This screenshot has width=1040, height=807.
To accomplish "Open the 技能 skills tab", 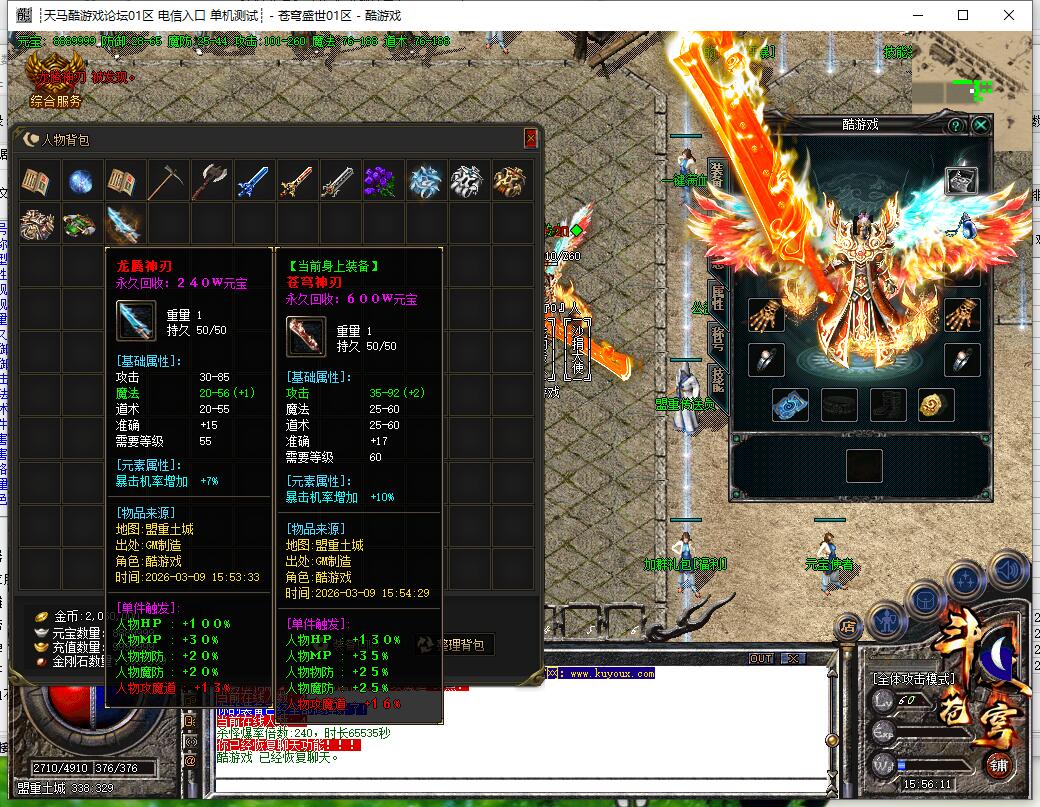I will [x=717, y=377].
